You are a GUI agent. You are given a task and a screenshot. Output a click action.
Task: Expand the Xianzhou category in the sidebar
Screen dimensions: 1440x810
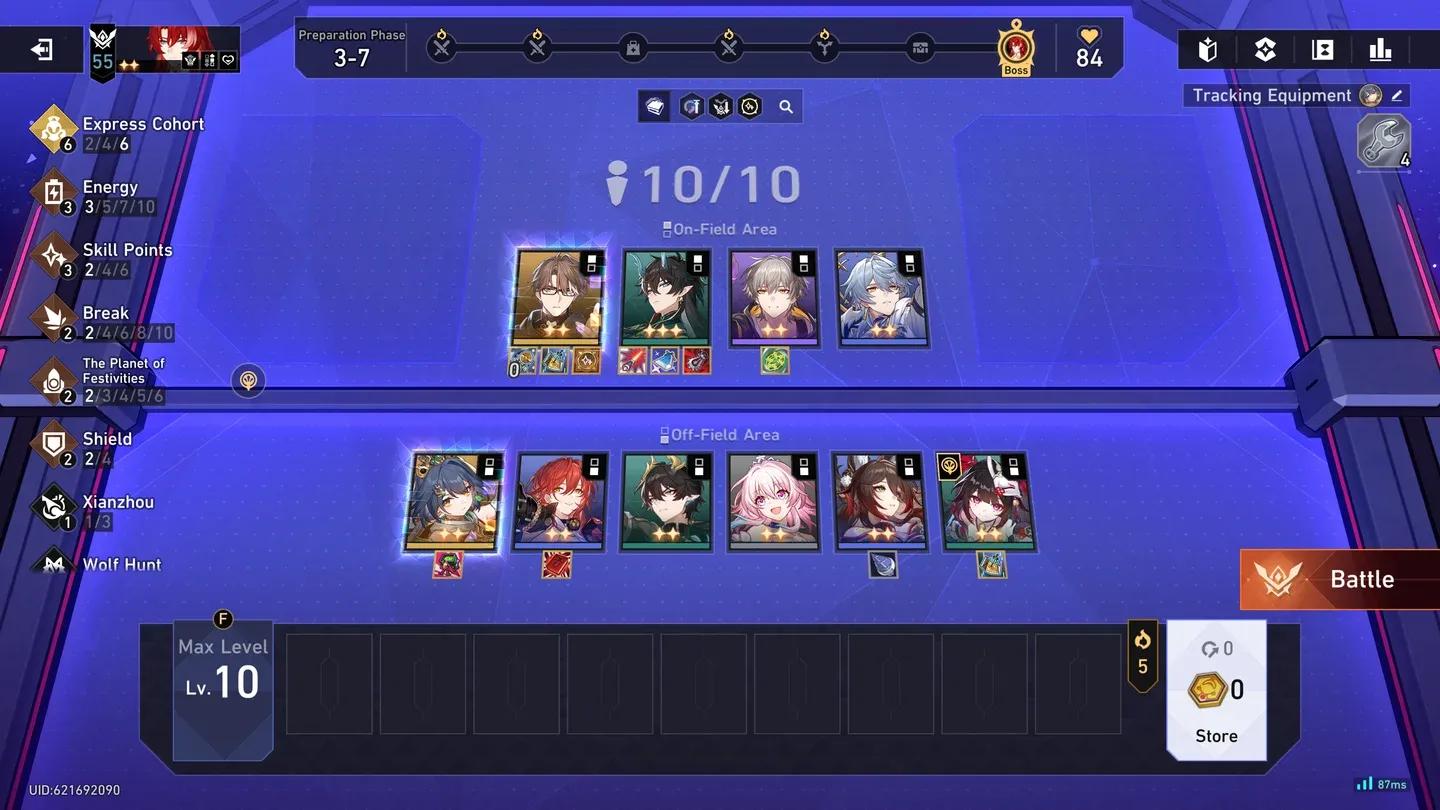(x=54, y=507)
